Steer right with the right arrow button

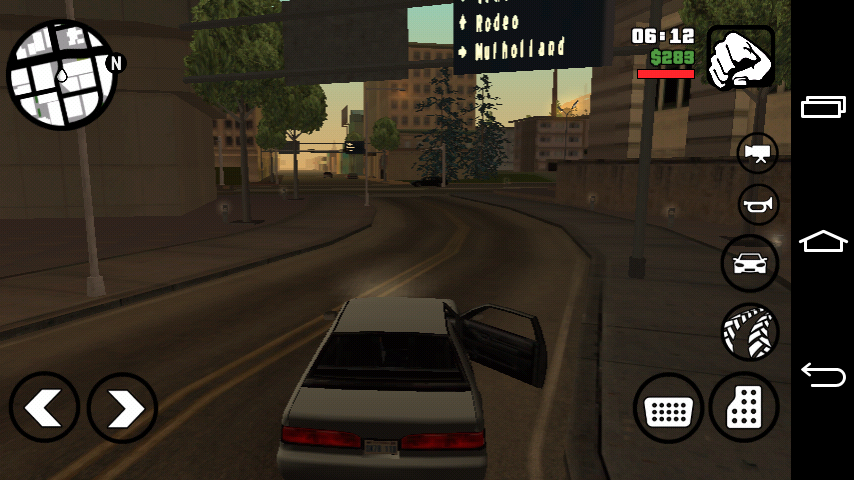(122, 408)
